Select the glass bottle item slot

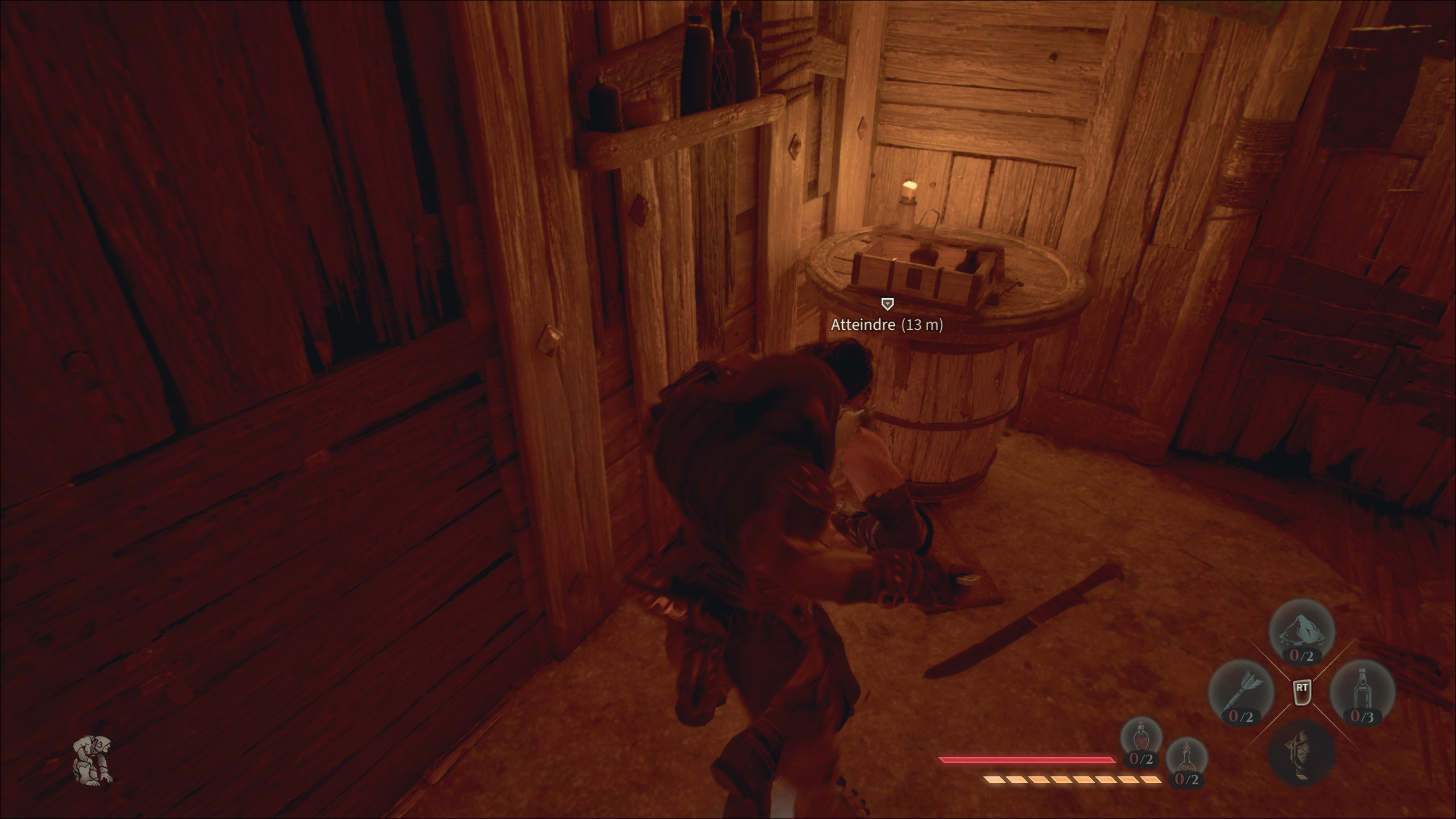(x=1362, y=692)
